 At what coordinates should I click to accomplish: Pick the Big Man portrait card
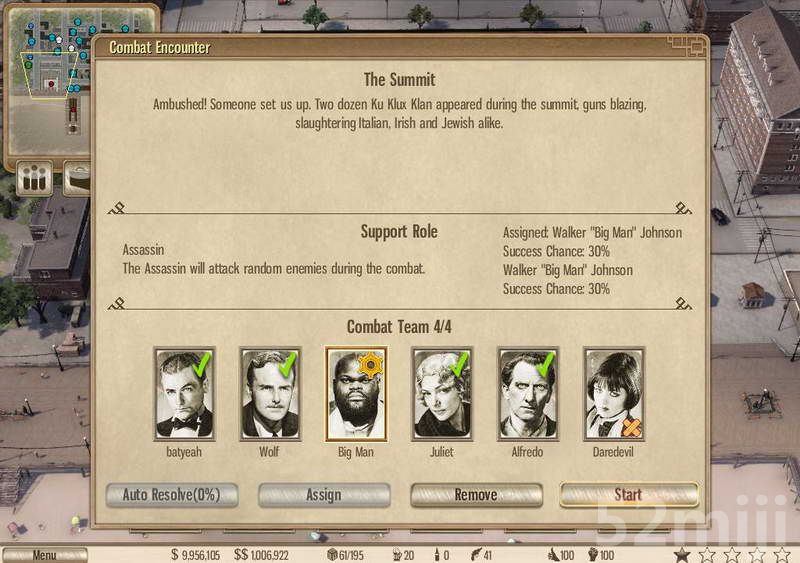[x=356, y=394]
